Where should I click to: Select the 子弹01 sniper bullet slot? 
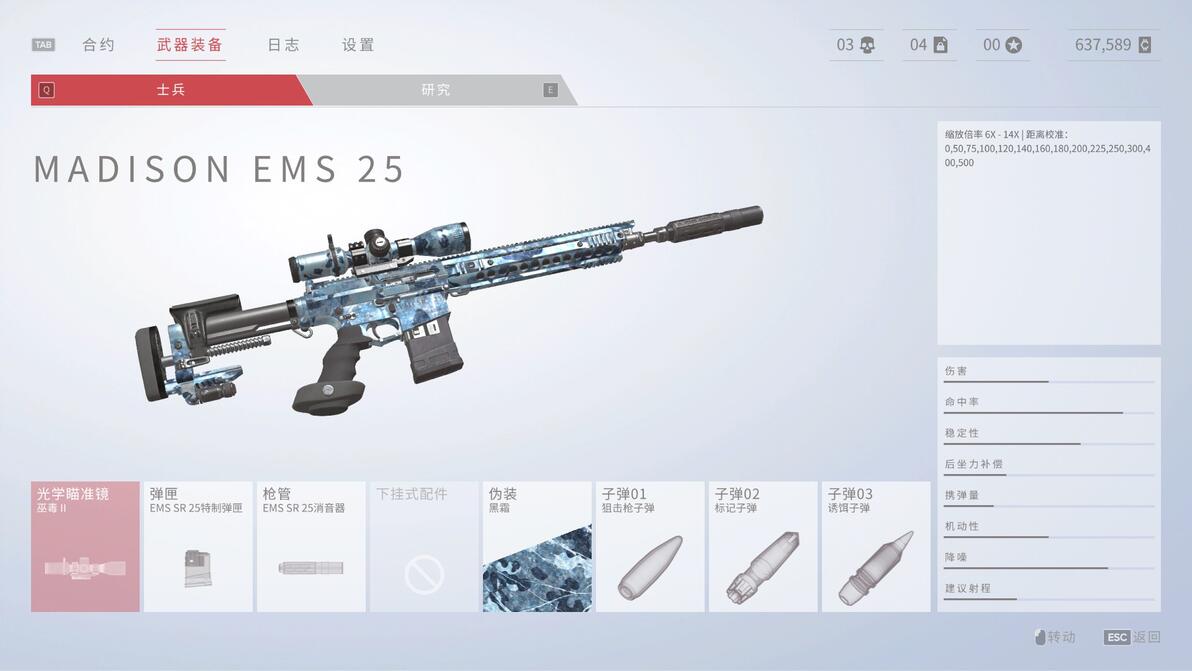pos(650,547)
